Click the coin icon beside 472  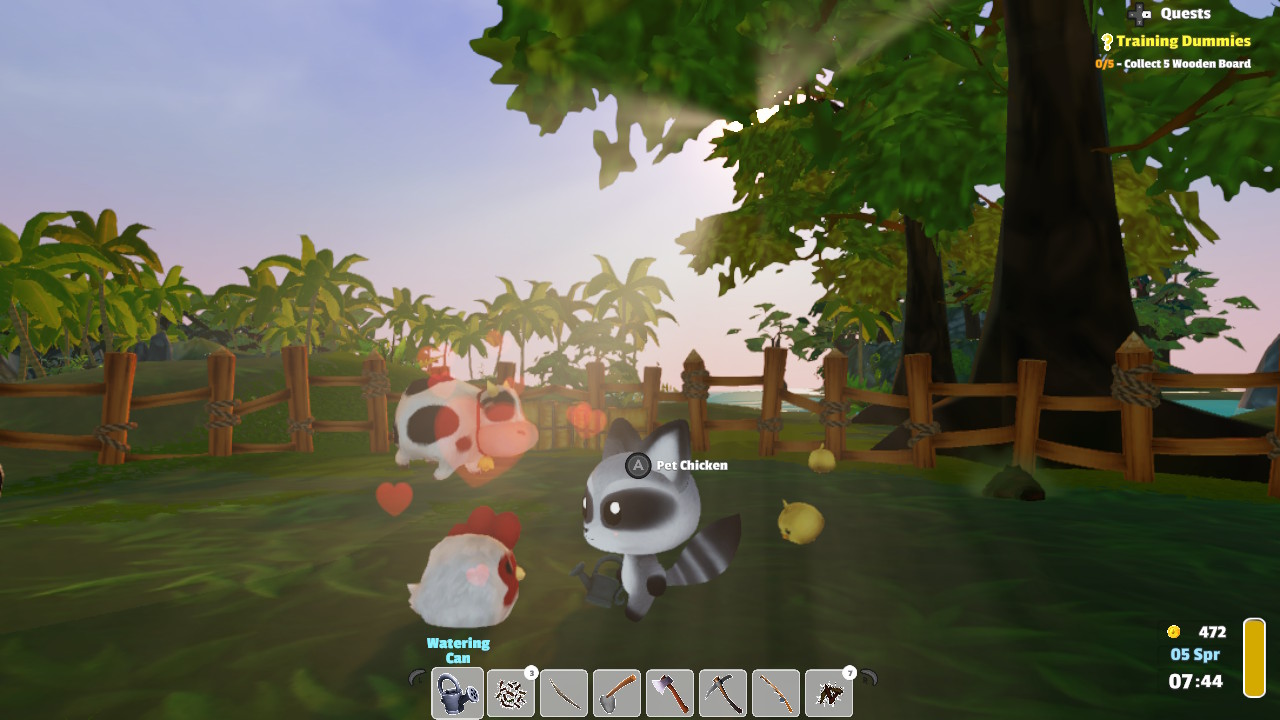pos(1173,632)
